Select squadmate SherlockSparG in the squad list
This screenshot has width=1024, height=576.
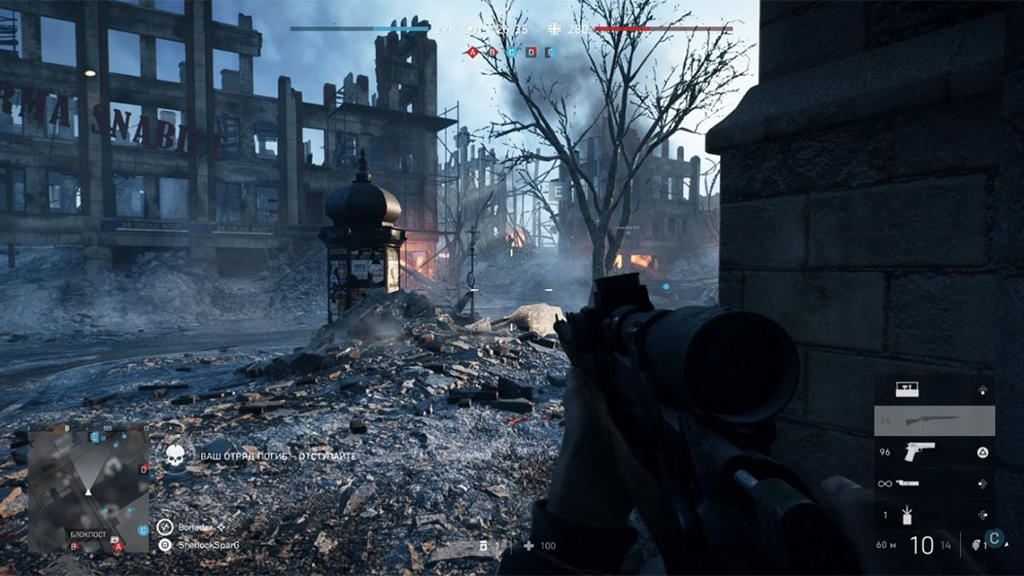coord(207,545)
